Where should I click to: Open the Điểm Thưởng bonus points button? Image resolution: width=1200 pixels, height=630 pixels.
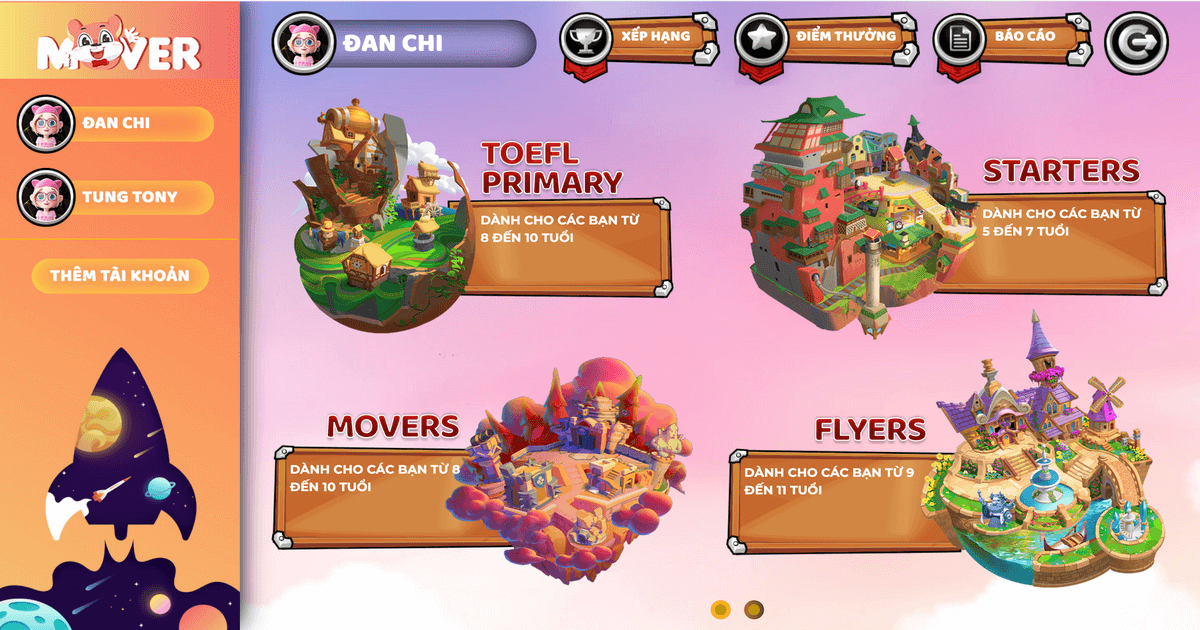817,39
